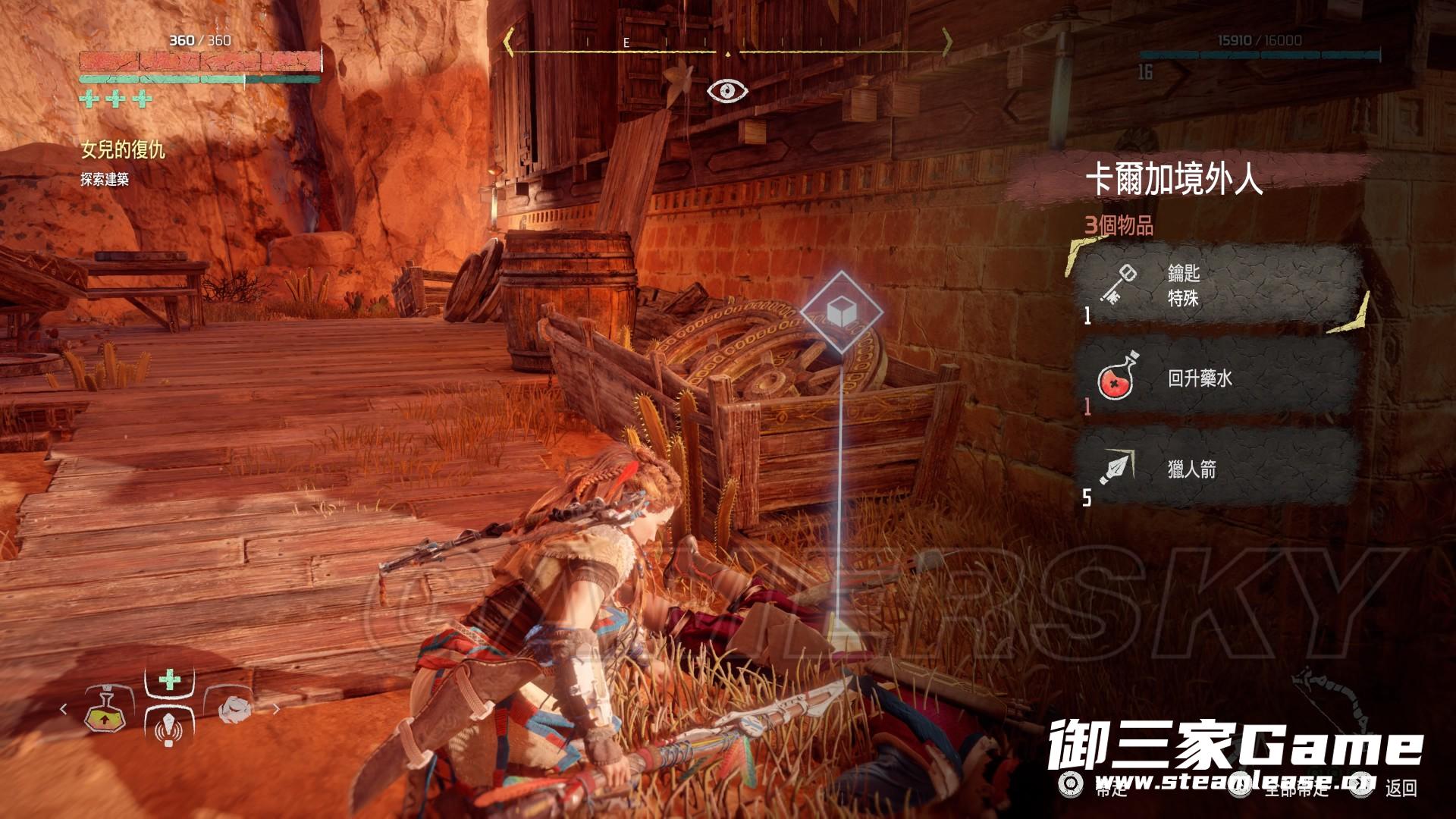The height and width of the screenshot is (819, 1456).
Task: Open the 女兒的復仇 quest tracker
Action: coord(123,150)
